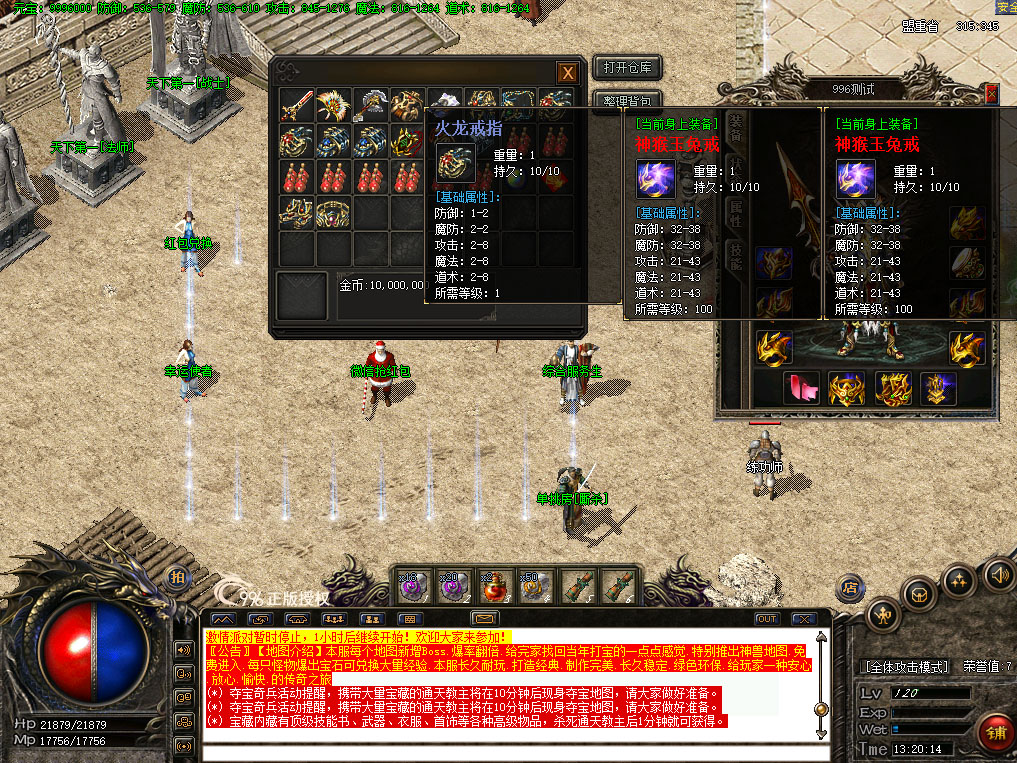Switch to the 装备 equipment tab

[x=736, y=126]
